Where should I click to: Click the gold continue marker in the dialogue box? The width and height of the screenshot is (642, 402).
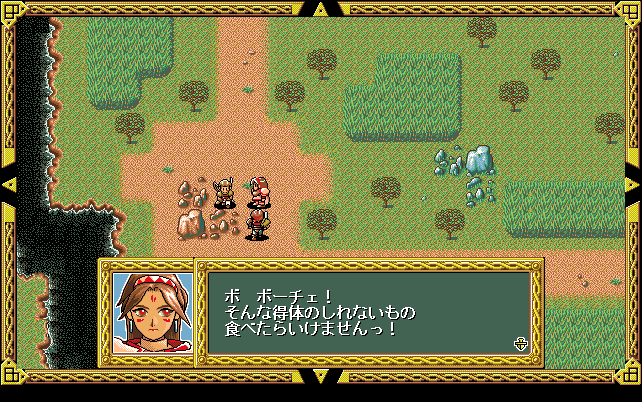click(520, 344)
